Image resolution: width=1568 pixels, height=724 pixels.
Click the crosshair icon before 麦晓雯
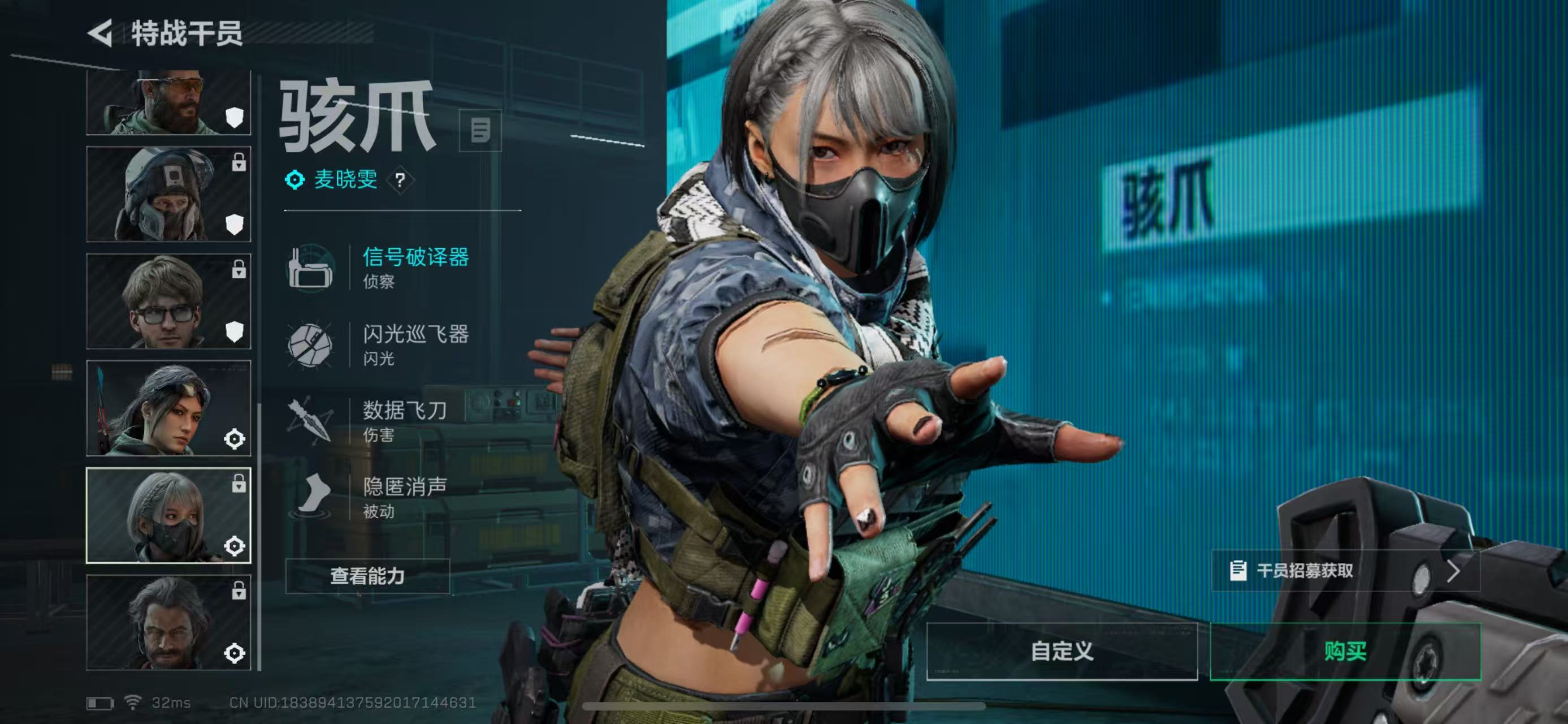[x=294, y=180]
